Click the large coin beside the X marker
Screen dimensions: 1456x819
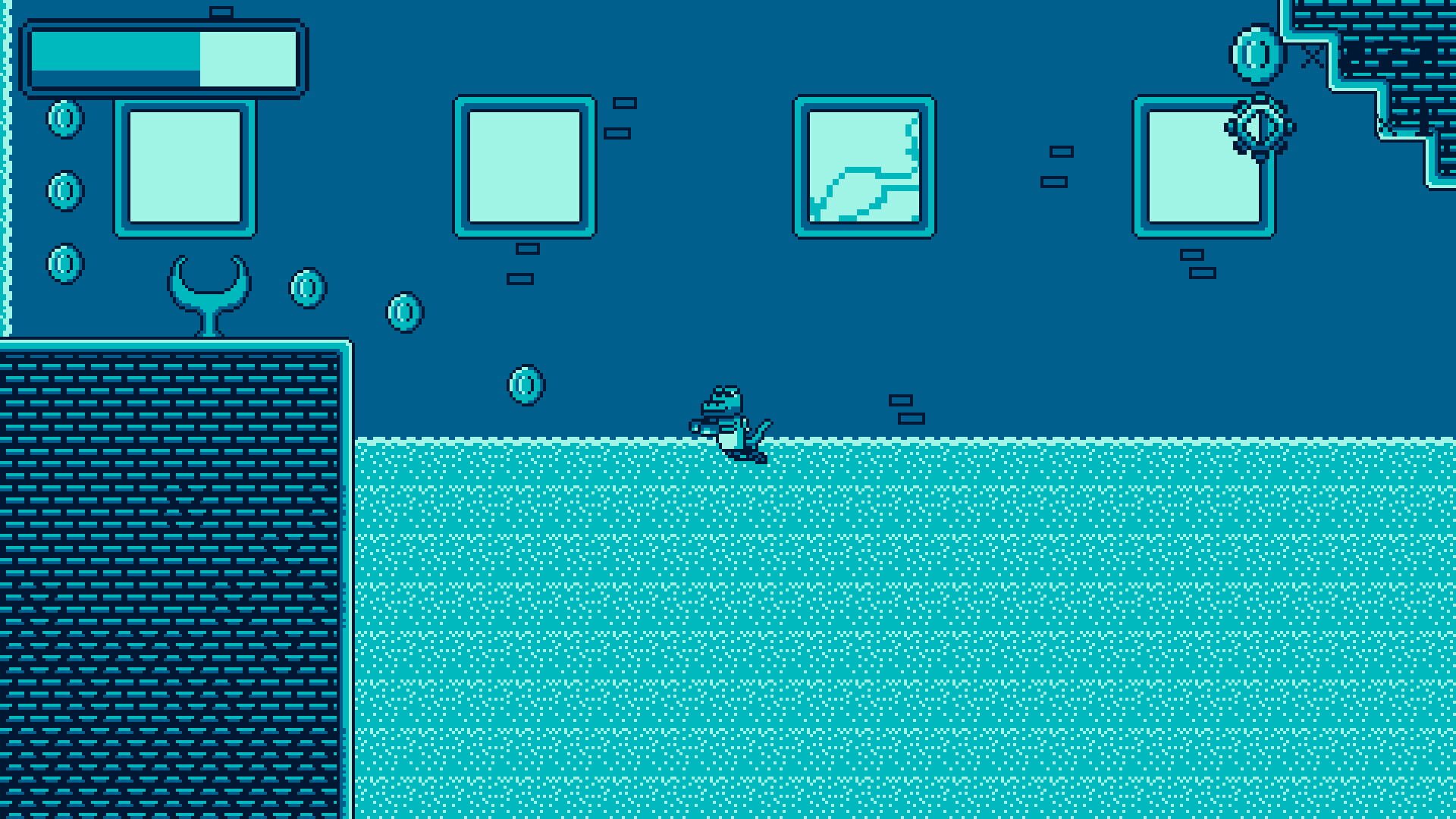click(x=1255, y=53)
